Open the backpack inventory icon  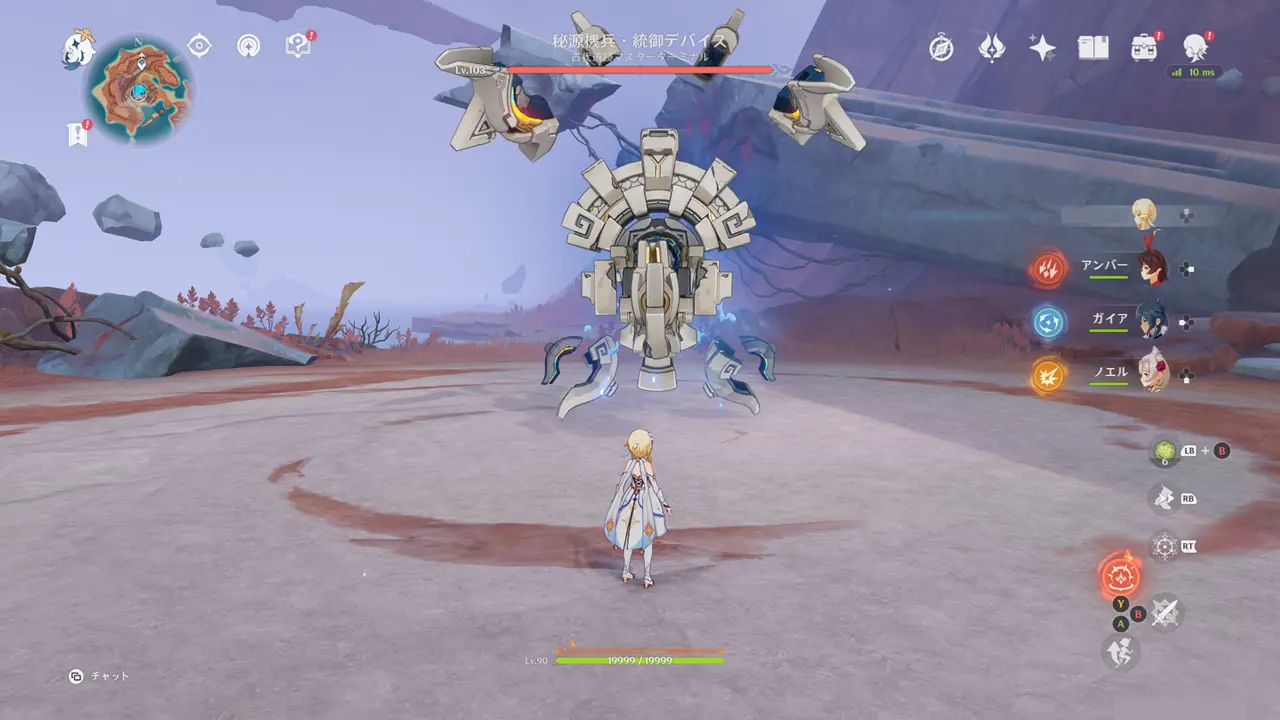click(x=1143, y=48)
